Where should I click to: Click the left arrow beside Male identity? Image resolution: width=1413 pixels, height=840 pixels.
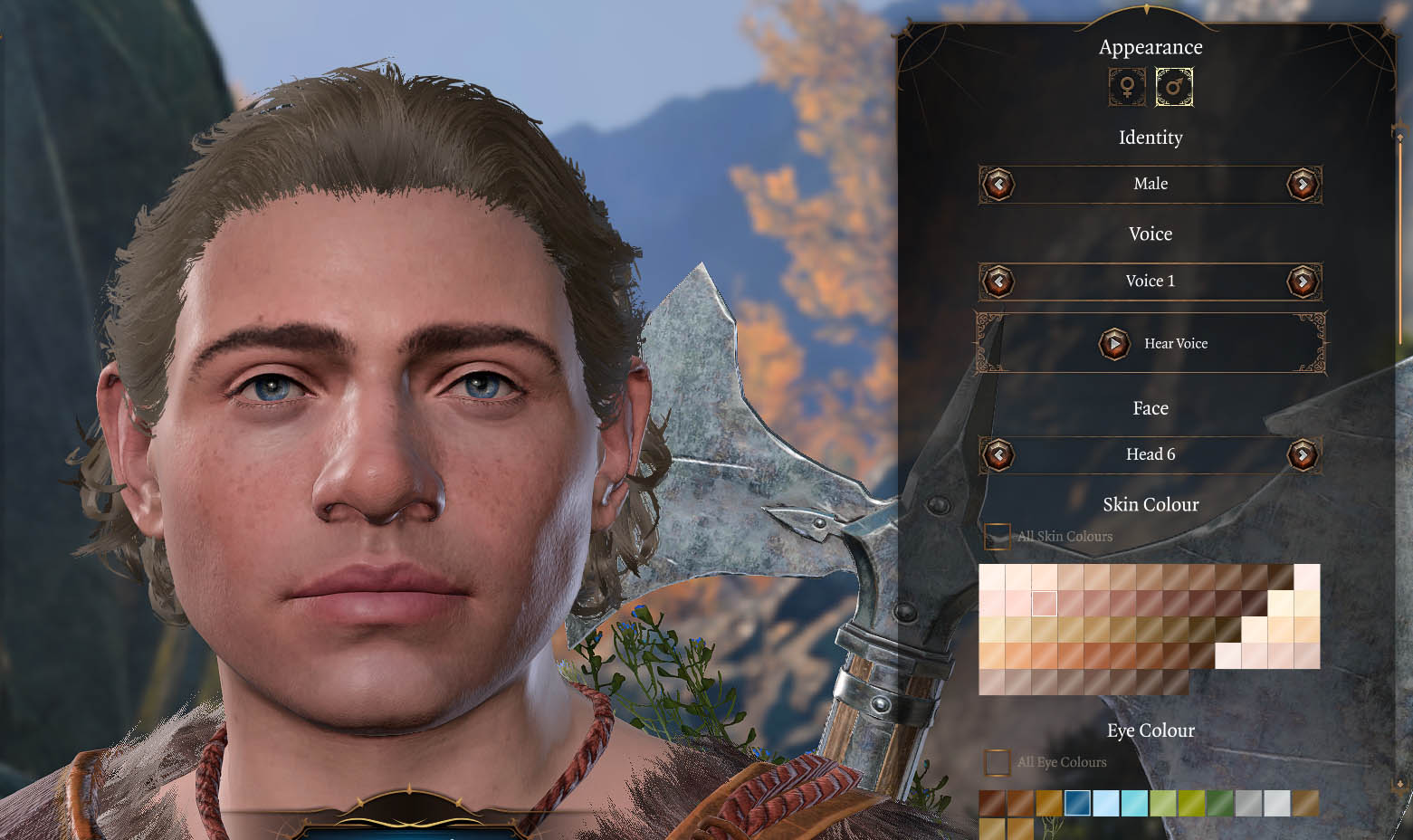[998, 184]
